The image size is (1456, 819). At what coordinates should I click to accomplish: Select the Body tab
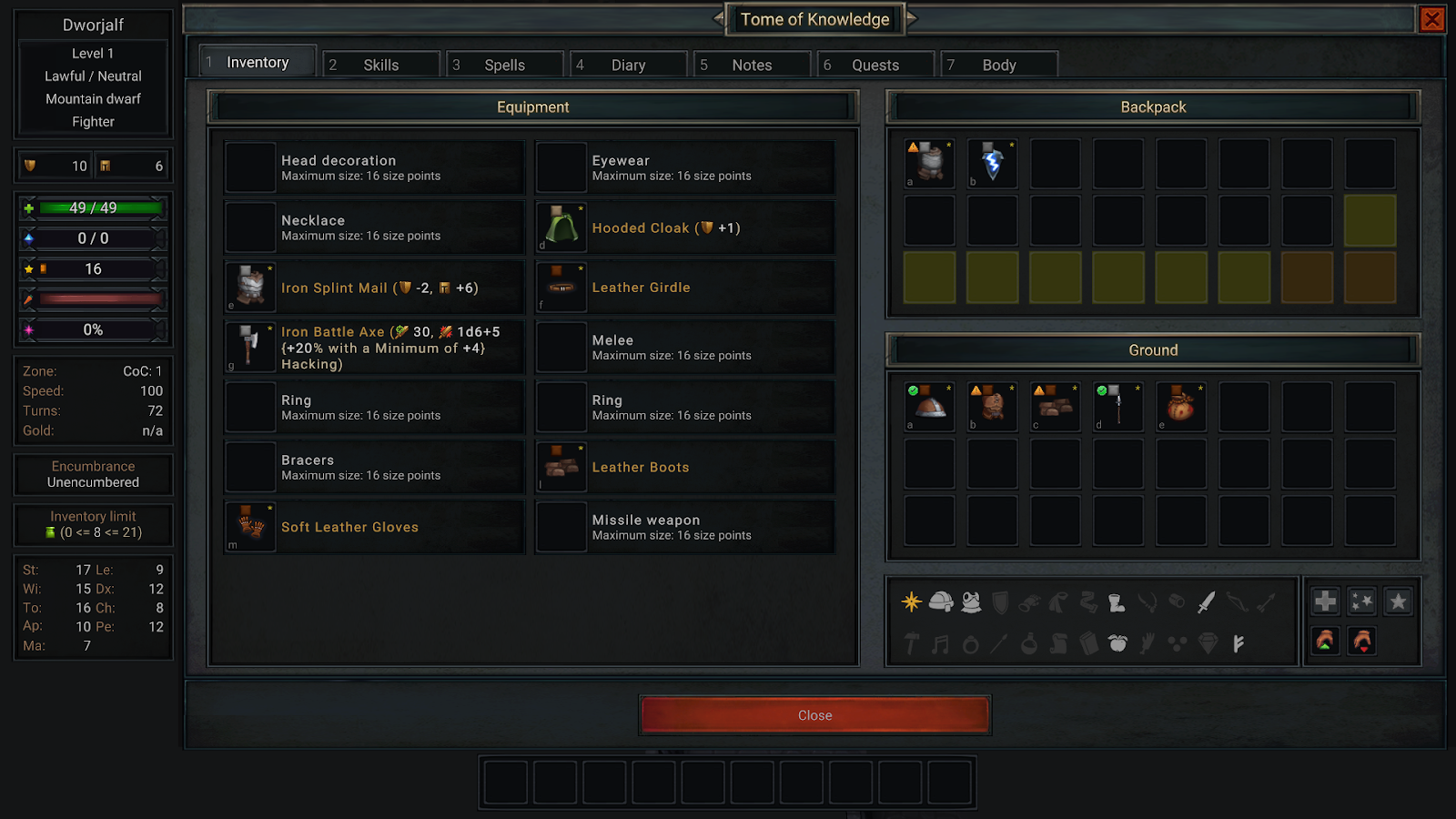(x=998, y=65)
